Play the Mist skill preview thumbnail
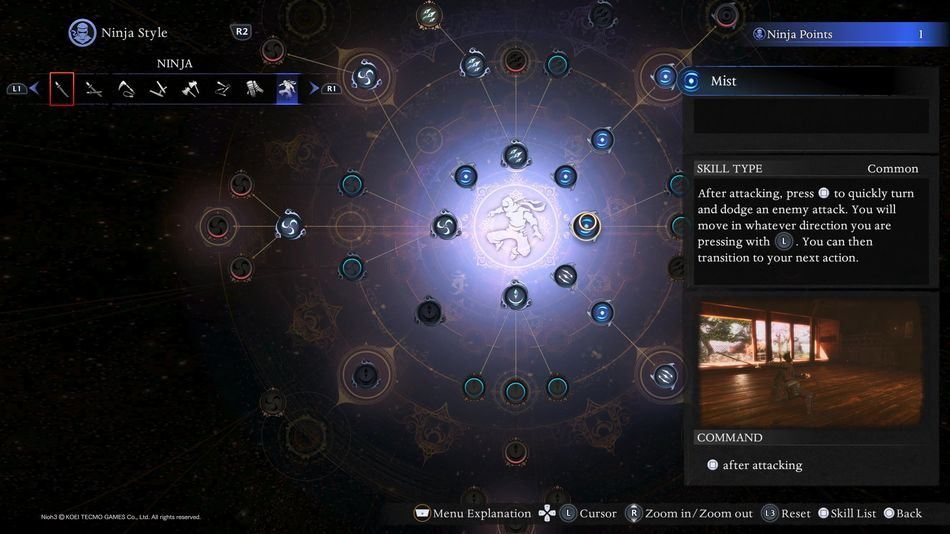 812,365
